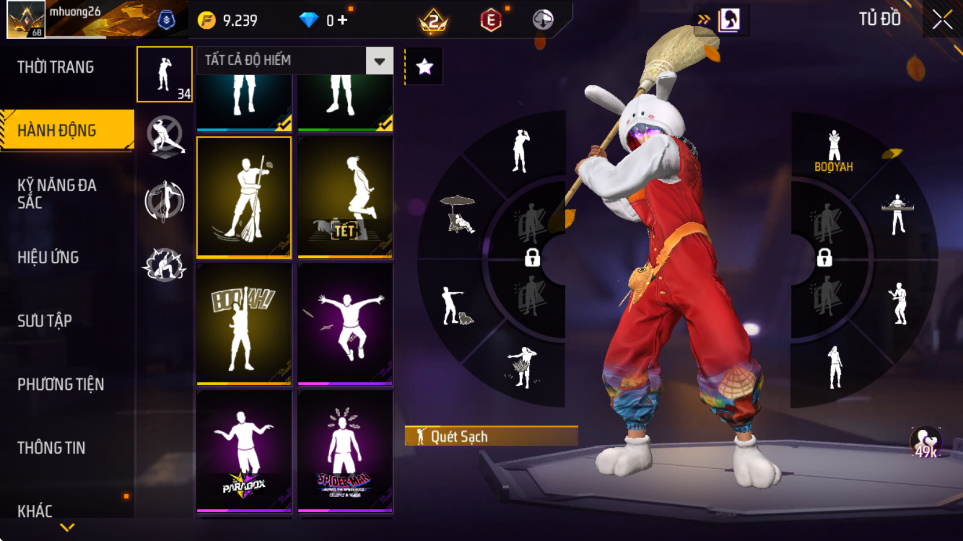Viewport: 963px width, 541px height.
Task: Open Kỹ Năng Đa Sắc section
Action: pos(57,194)
